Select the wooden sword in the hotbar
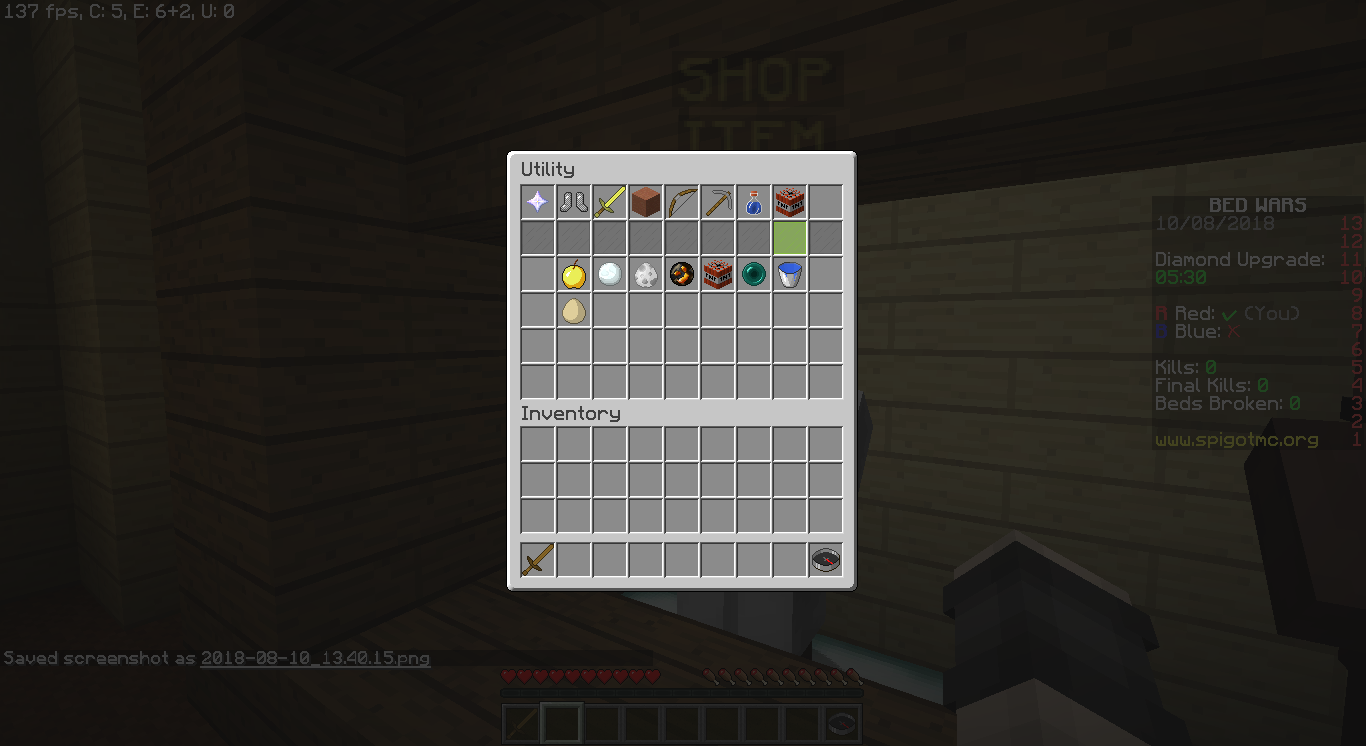 pos(536,560)
